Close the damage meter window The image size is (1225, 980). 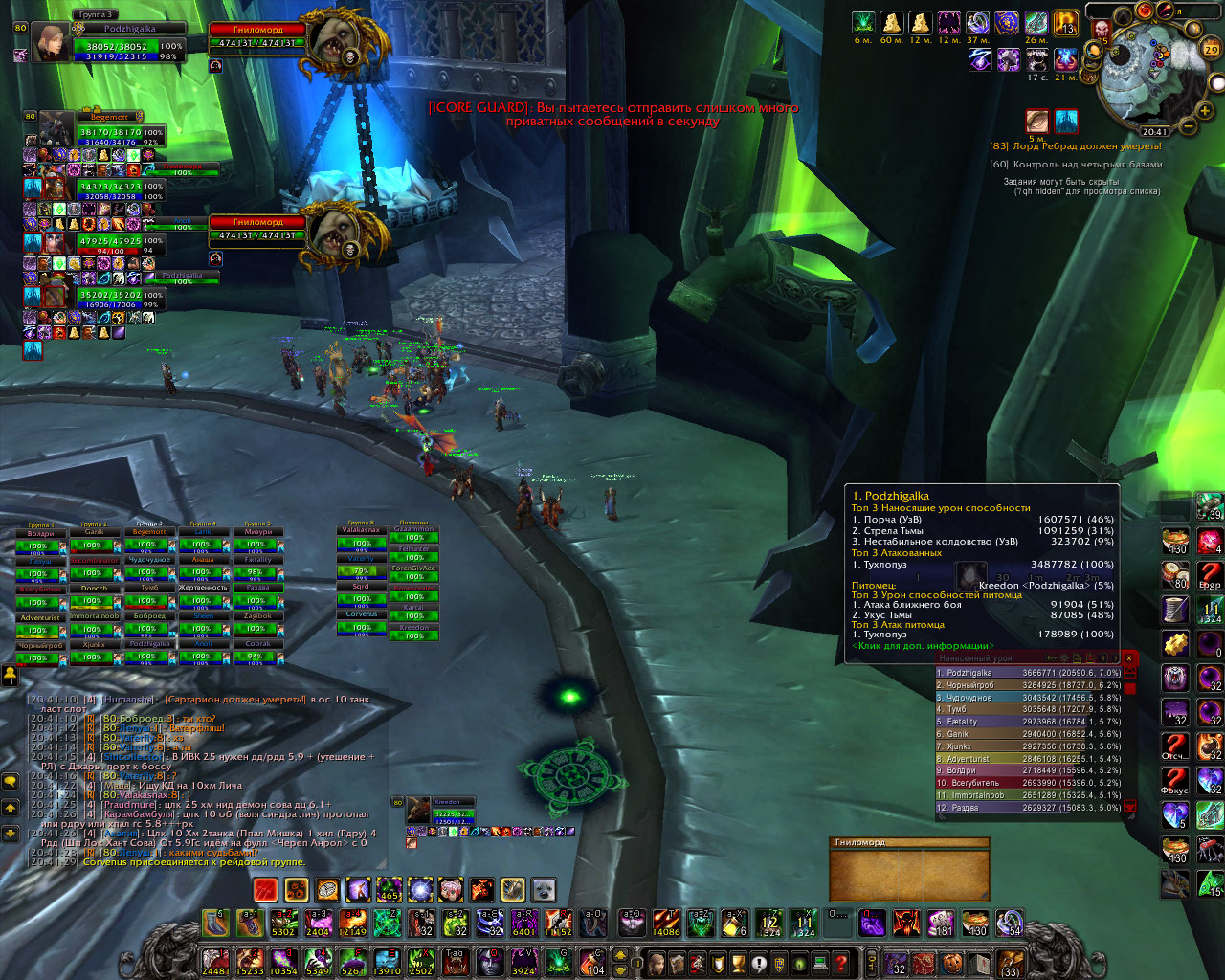click(x=1129, y=657)
